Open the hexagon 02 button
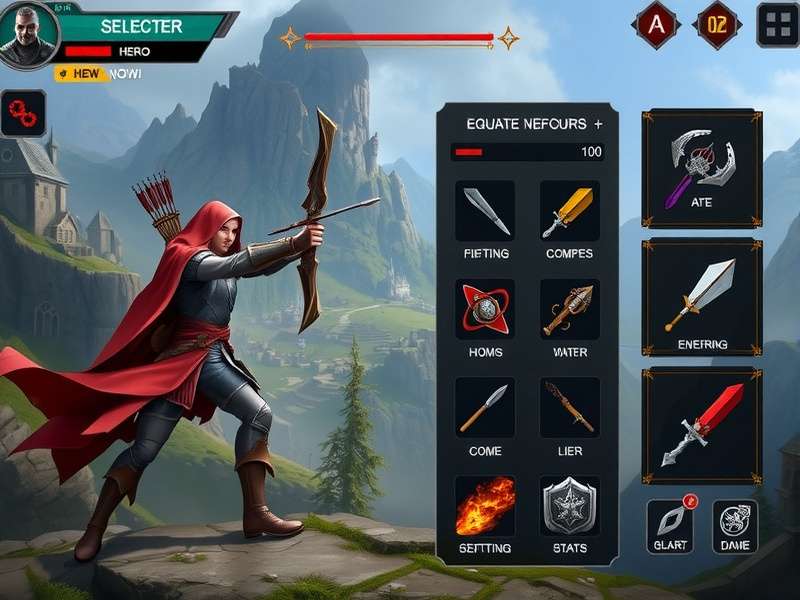Screen dimensions: 800x600 click(x=717, y=26)
